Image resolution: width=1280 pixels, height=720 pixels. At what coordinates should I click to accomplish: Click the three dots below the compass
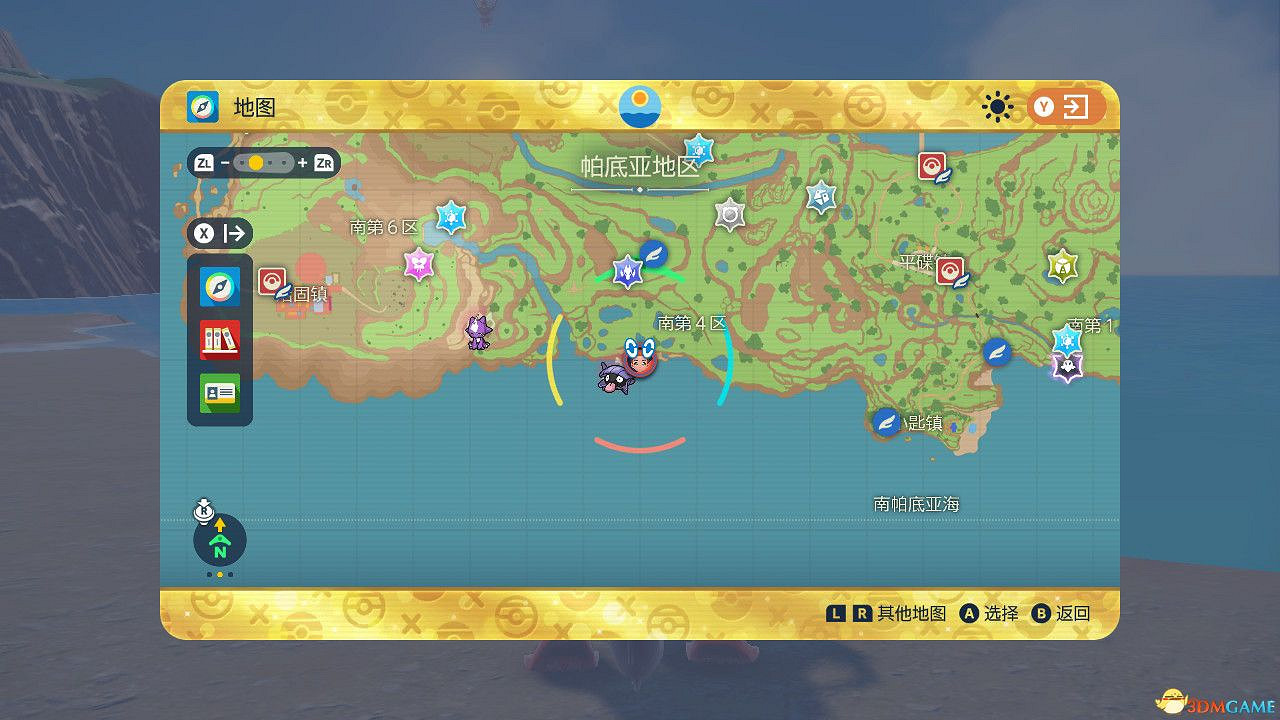(x=218, y=573)
